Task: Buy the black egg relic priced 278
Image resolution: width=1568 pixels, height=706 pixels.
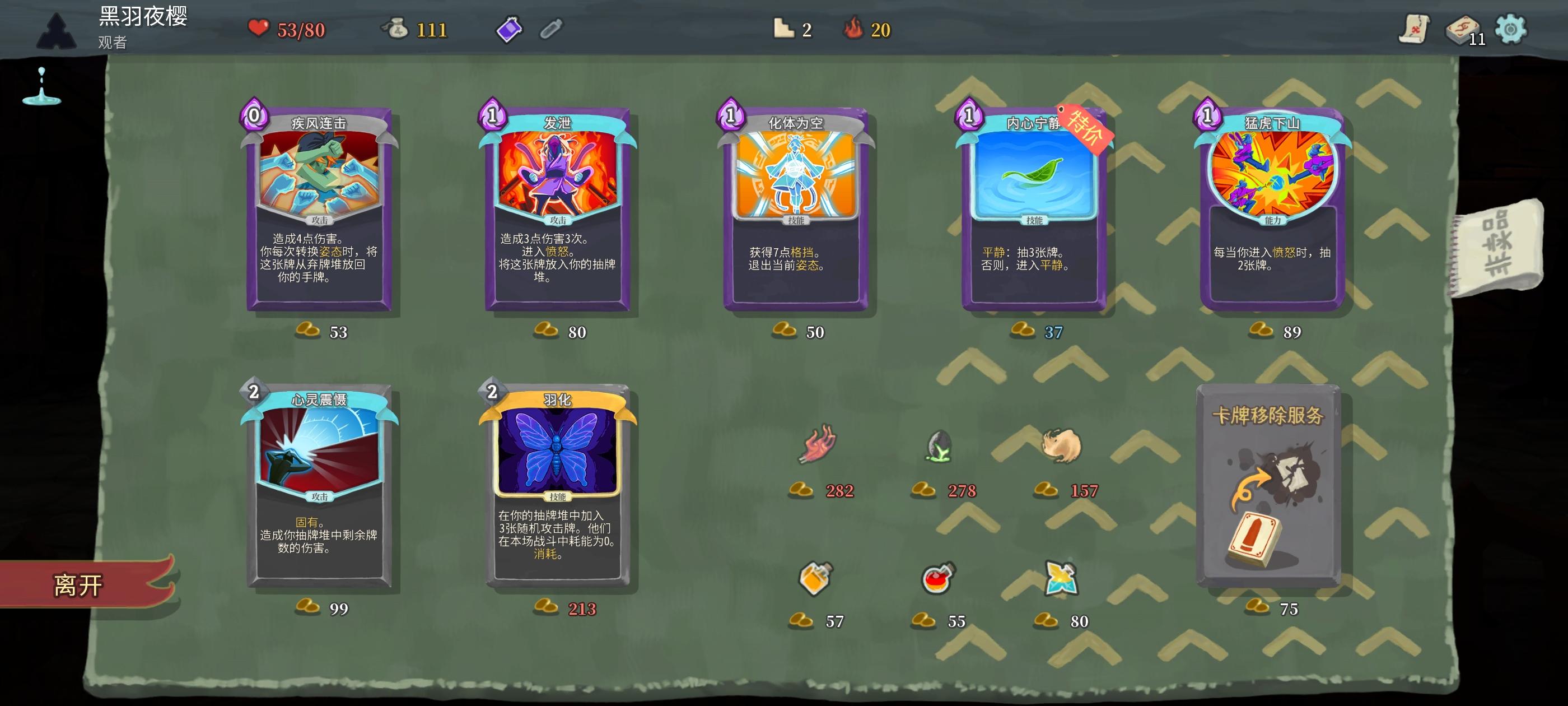Action: [937, 447]
